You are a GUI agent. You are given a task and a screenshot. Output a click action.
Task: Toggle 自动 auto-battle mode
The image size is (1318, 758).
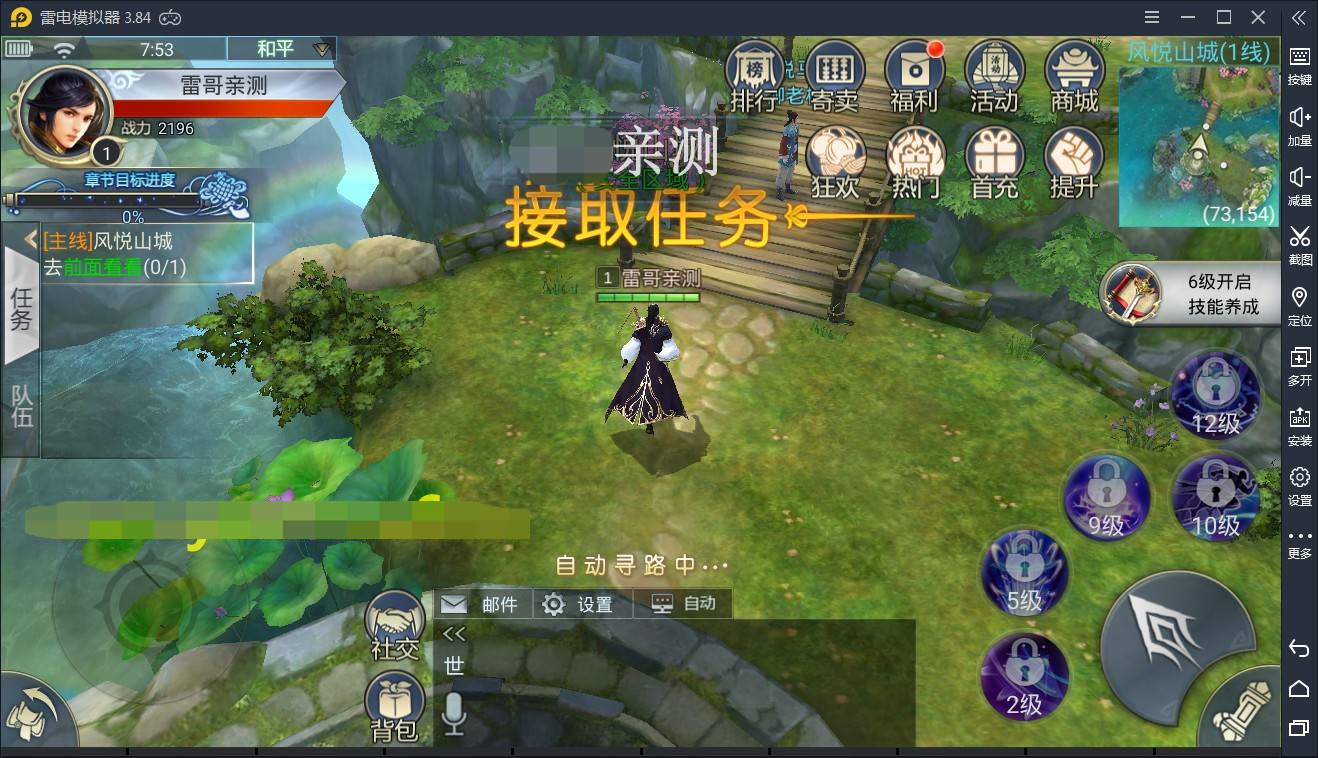pyautogui.click(x=683, y=603)
